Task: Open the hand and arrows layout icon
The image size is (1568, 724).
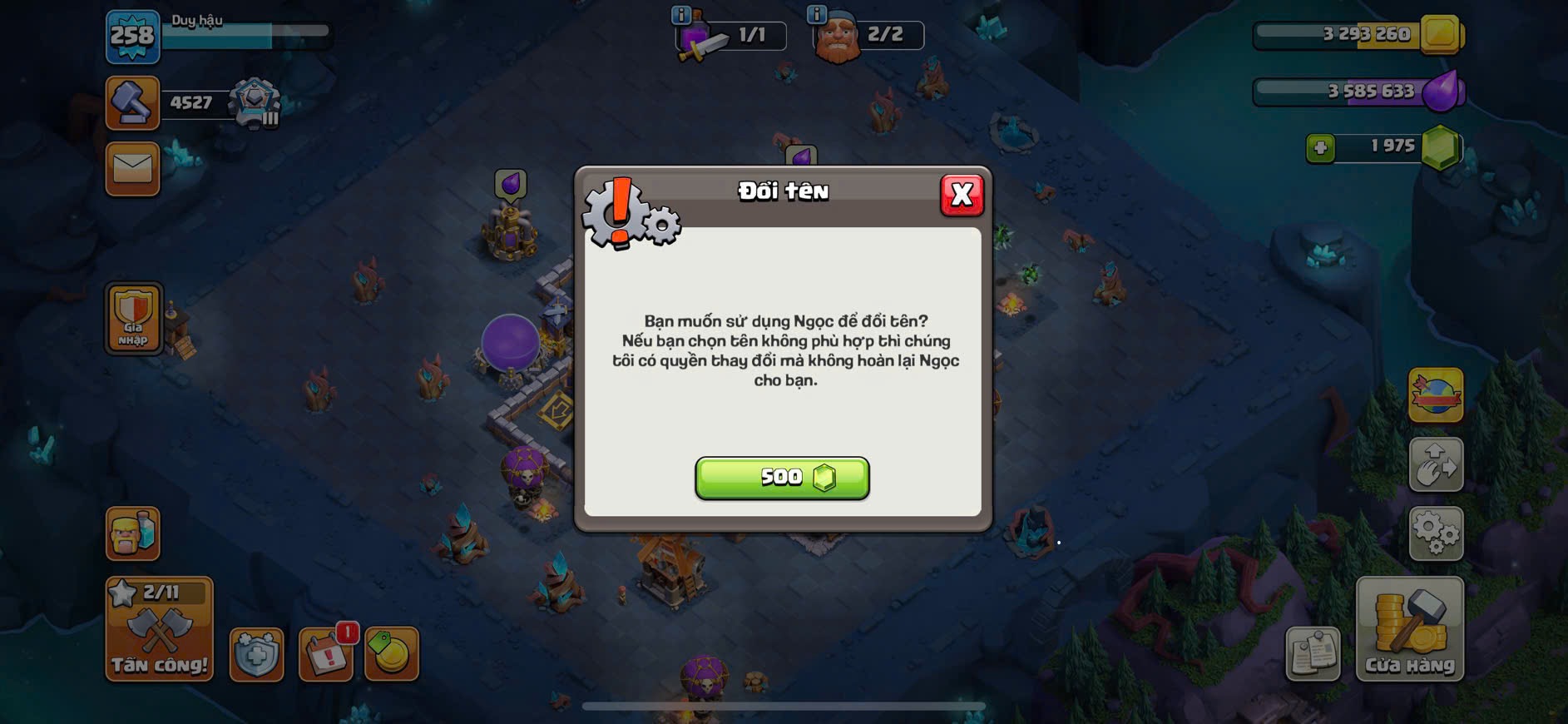Action: [1436, 464]
